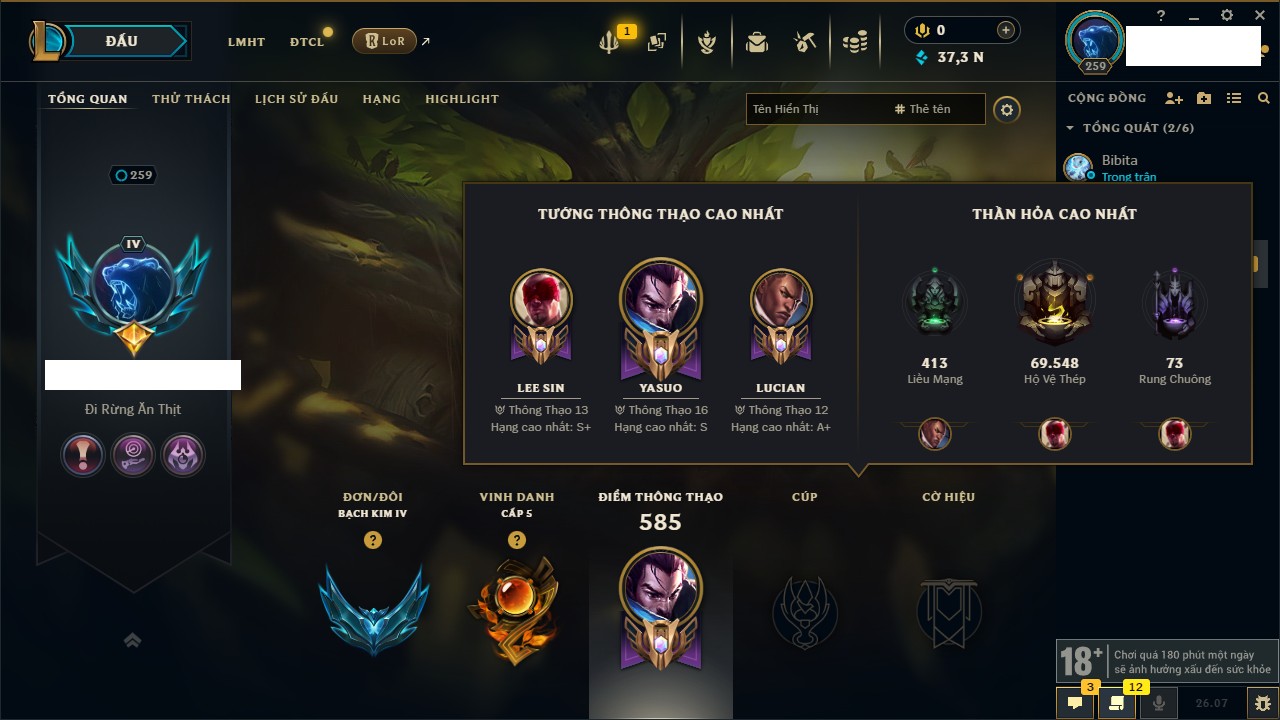Show the HIGHLIGHT tab

tap(461, 99)
